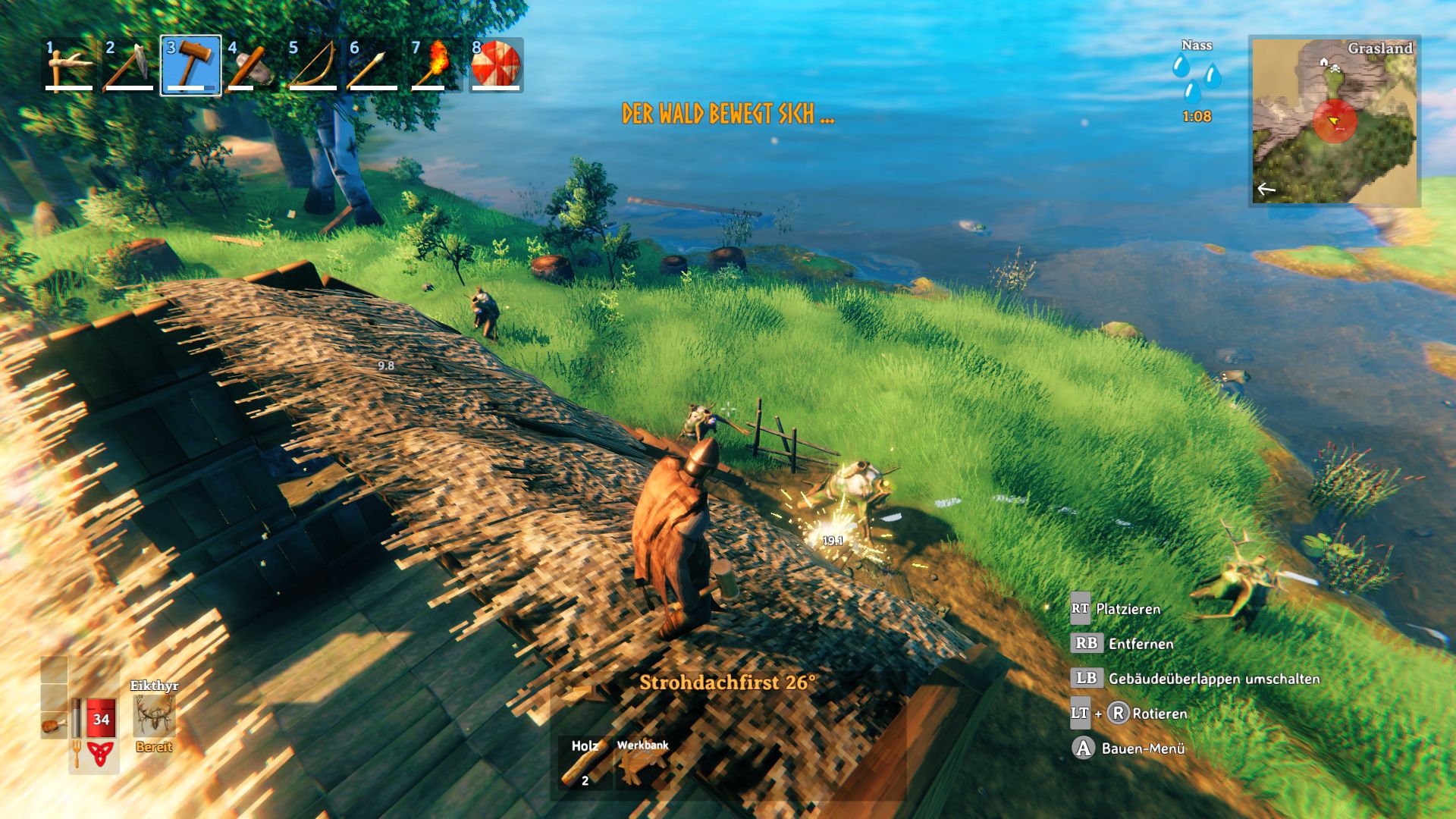The image size is (1456, 819).
Task: Click the Eikthyr forsaken power icon
Action: 155,717
